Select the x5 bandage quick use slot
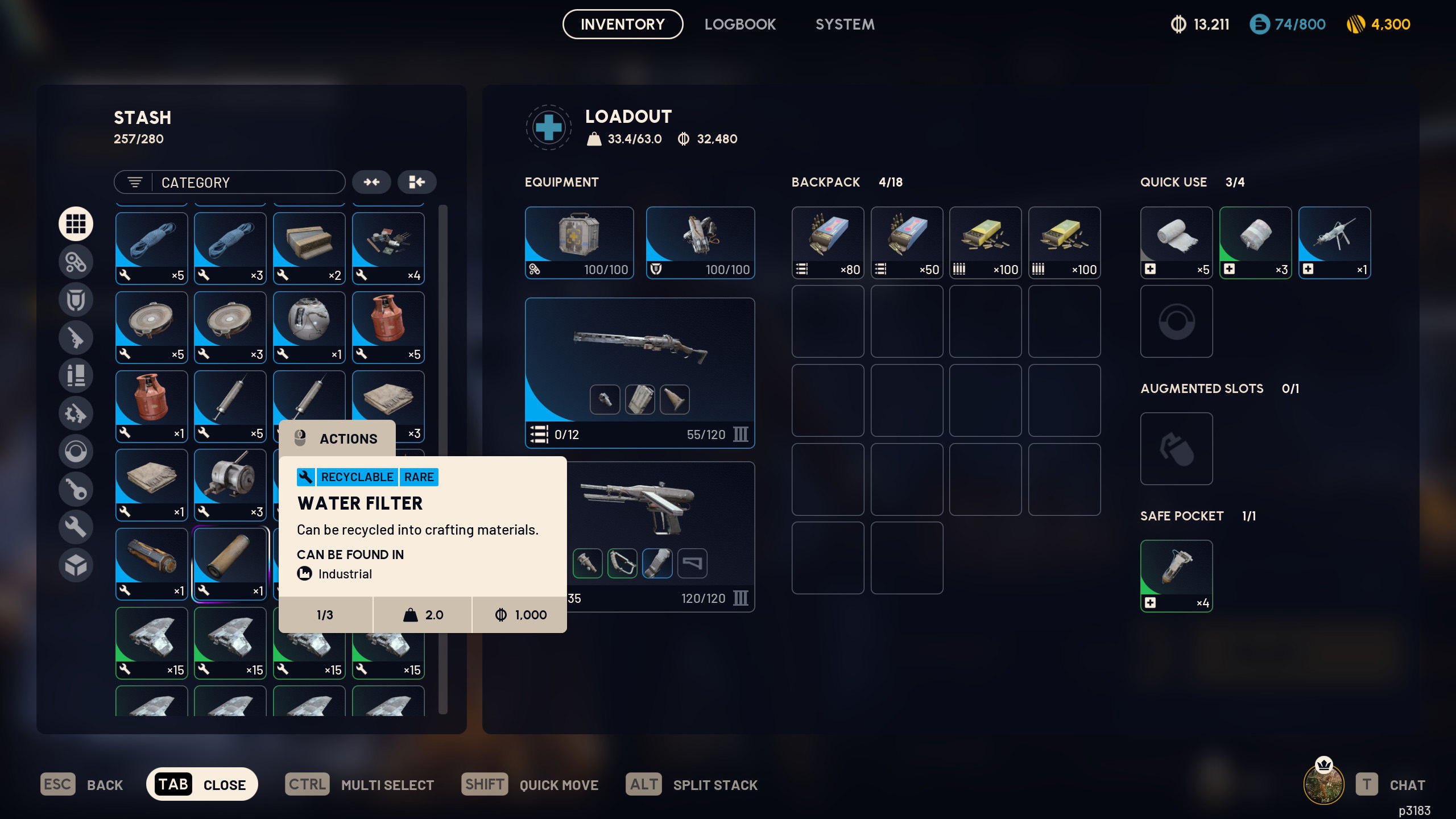 click(1176, 242)
